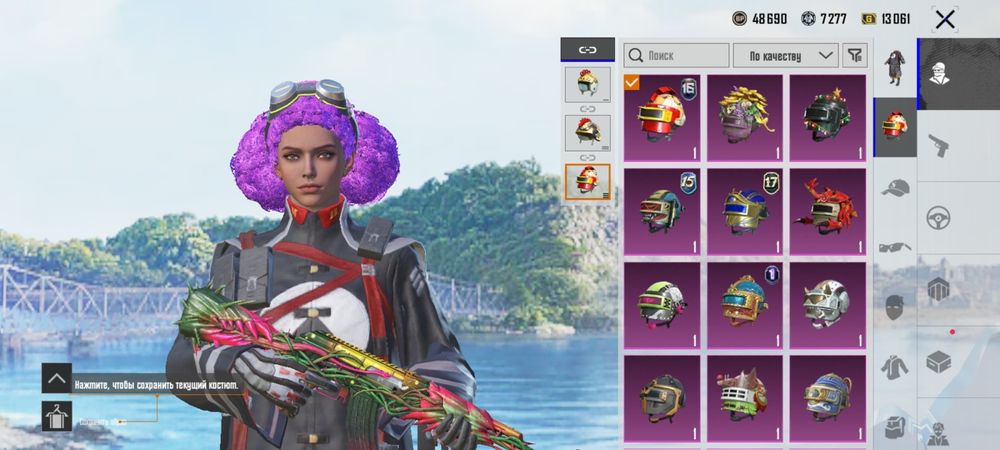
Task: Switch to the cap headwear tab
Action: point(895,187)
